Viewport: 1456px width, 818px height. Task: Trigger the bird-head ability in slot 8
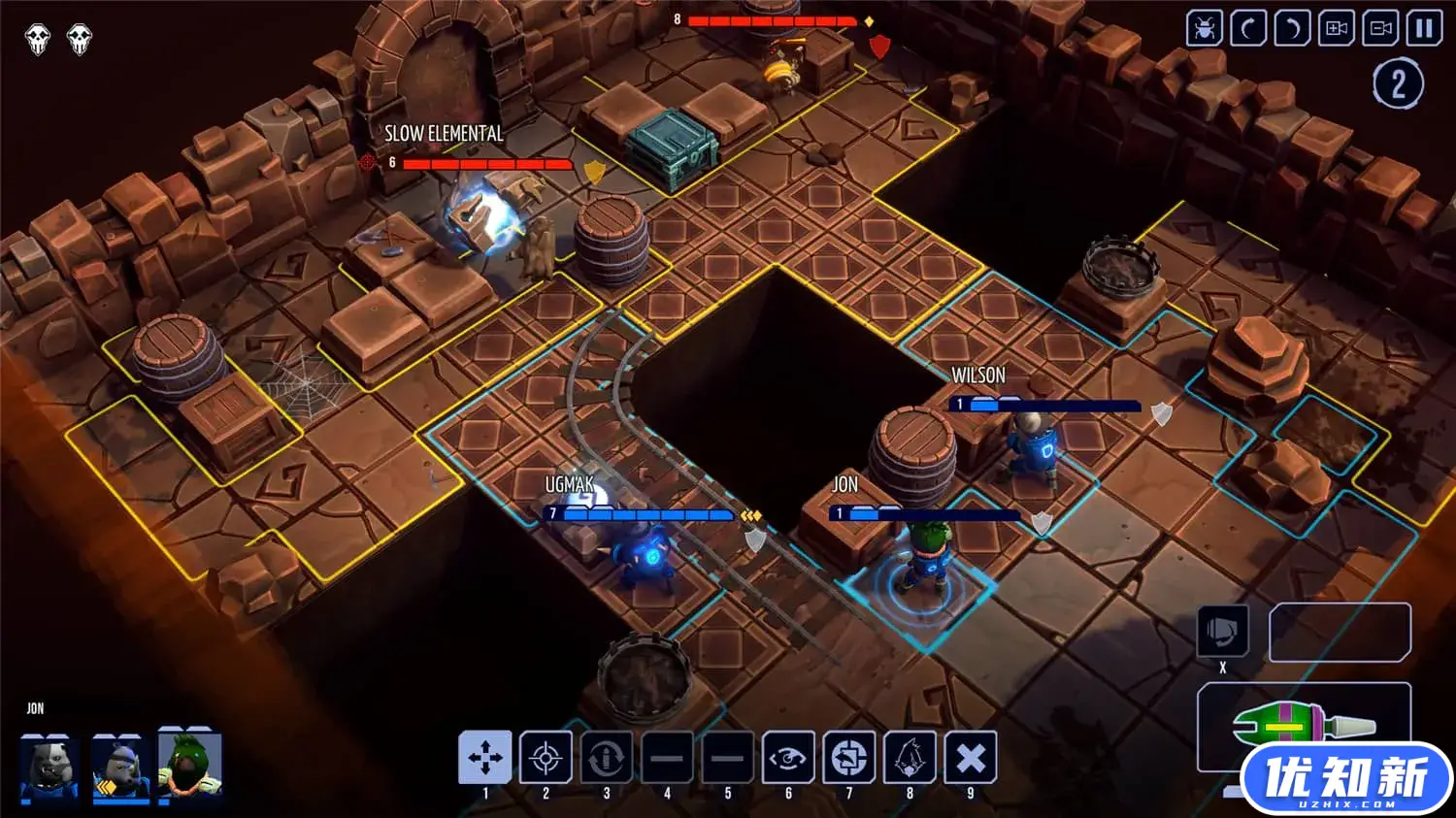pyautogui.click(x=910, y=757)
